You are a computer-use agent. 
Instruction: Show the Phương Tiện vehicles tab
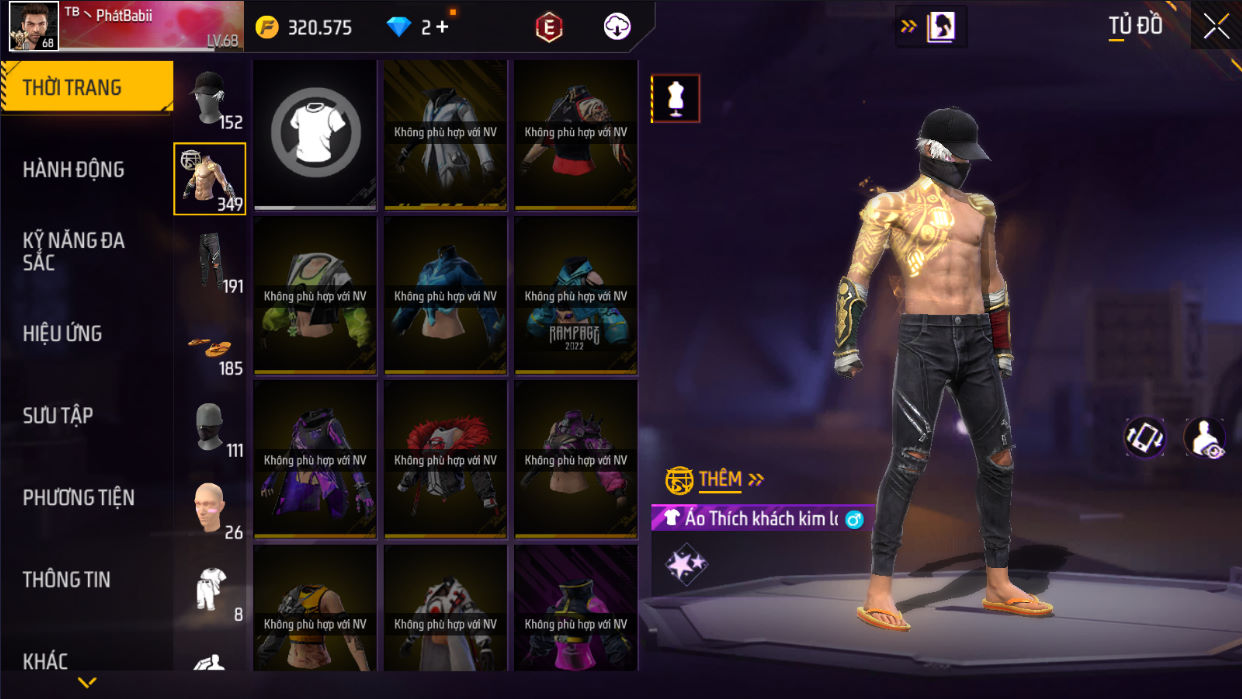[78, 498]
